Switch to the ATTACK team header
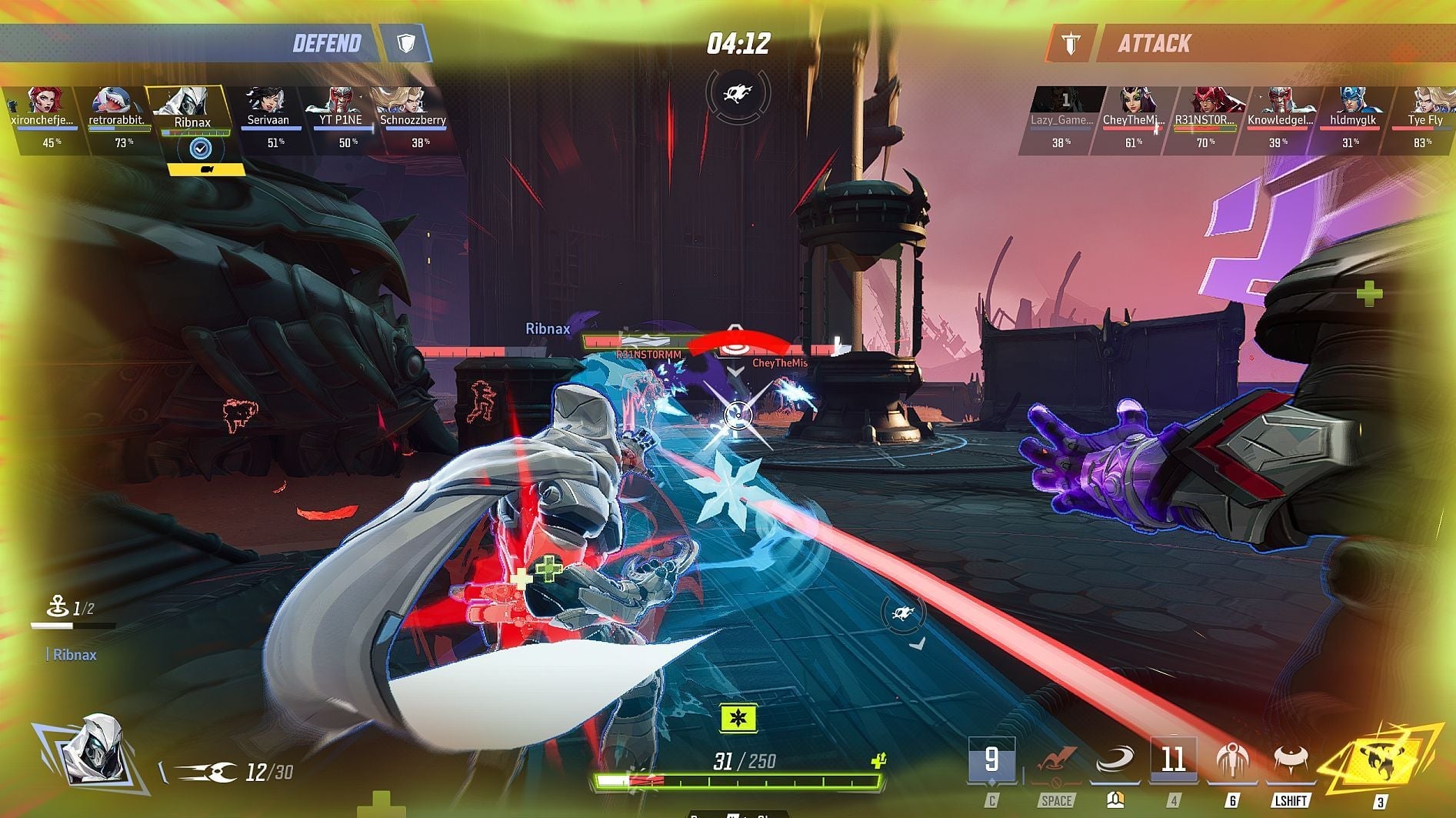The image size is (1456, 818). (x=1154, y=43)
